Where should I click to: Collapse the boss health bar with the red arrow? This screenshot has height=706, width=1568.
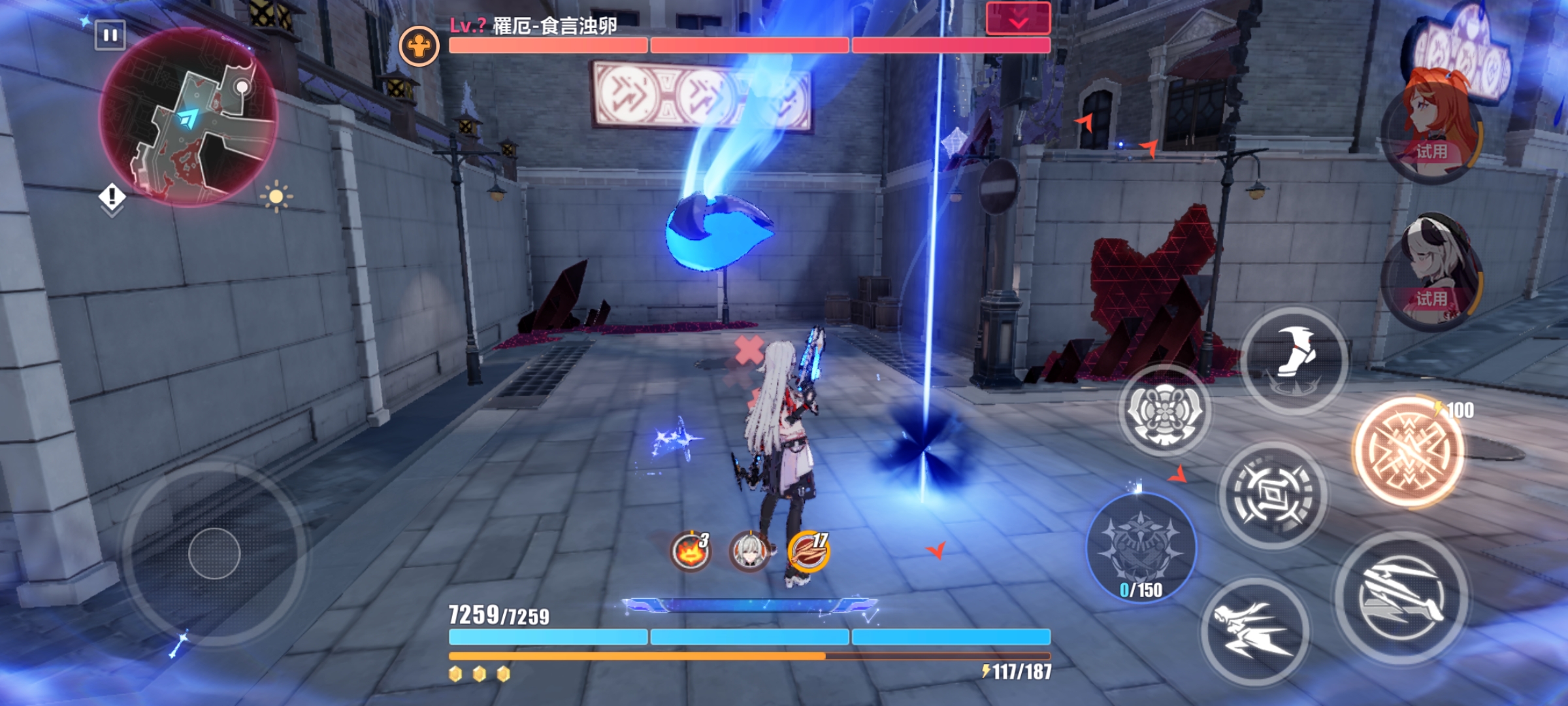point(1018,18)
